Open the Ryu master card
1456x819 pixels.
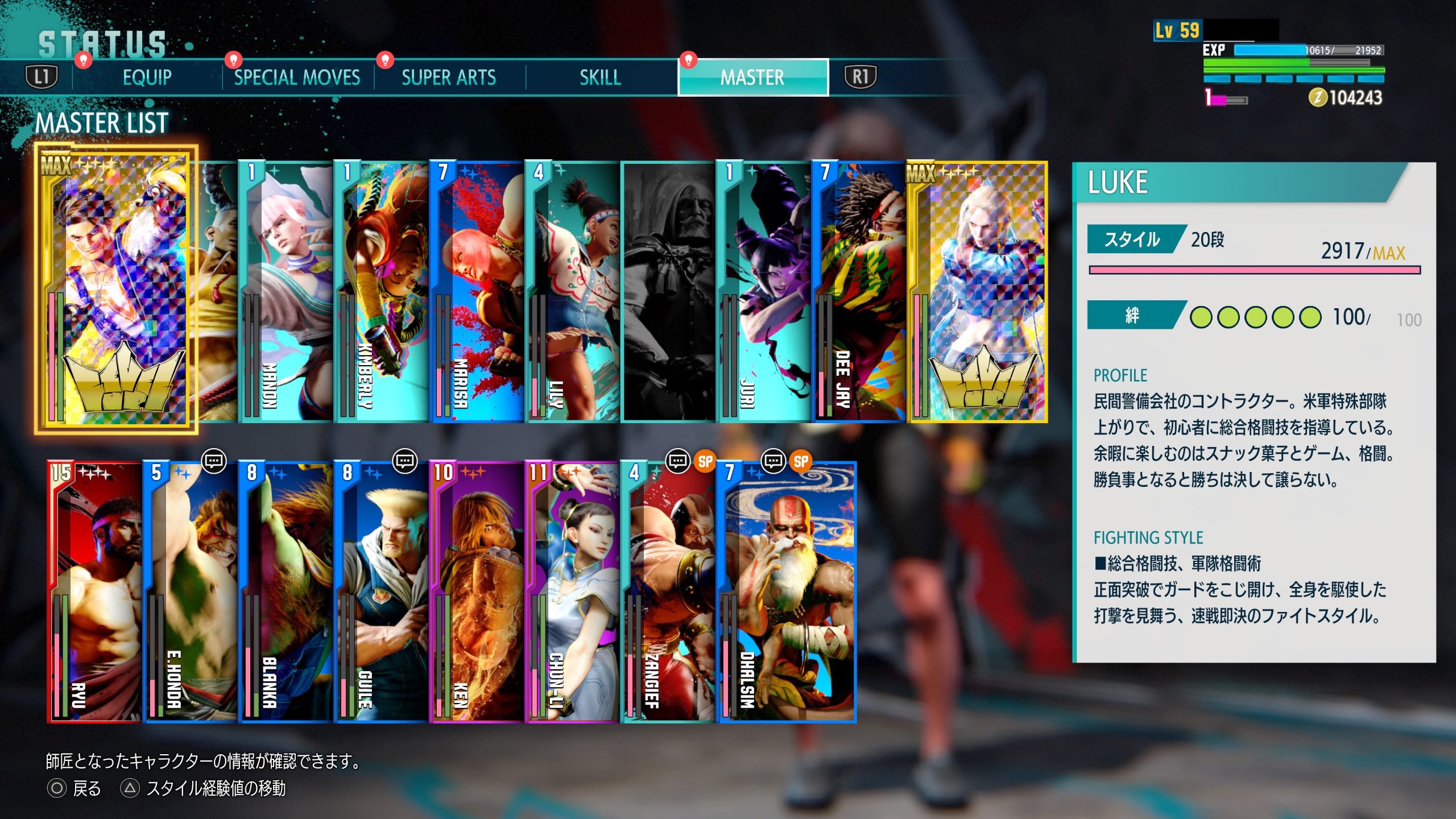click(x=94, y=591)
